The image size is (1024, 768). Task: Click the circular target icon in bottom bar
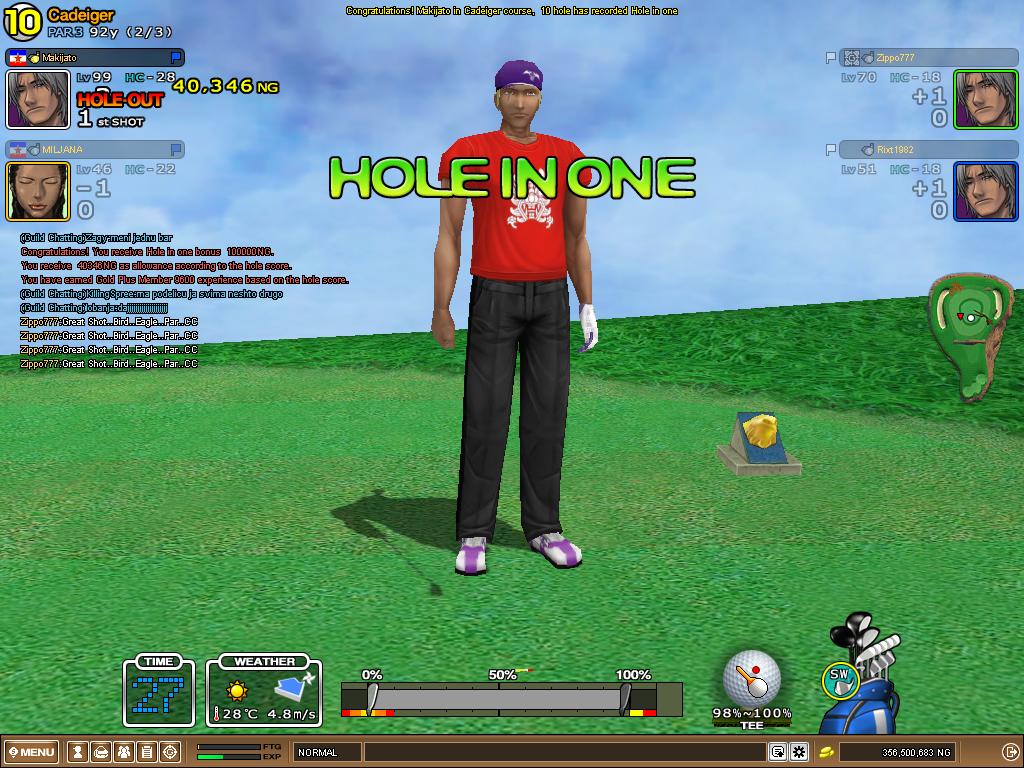click(x=170, y=752)
